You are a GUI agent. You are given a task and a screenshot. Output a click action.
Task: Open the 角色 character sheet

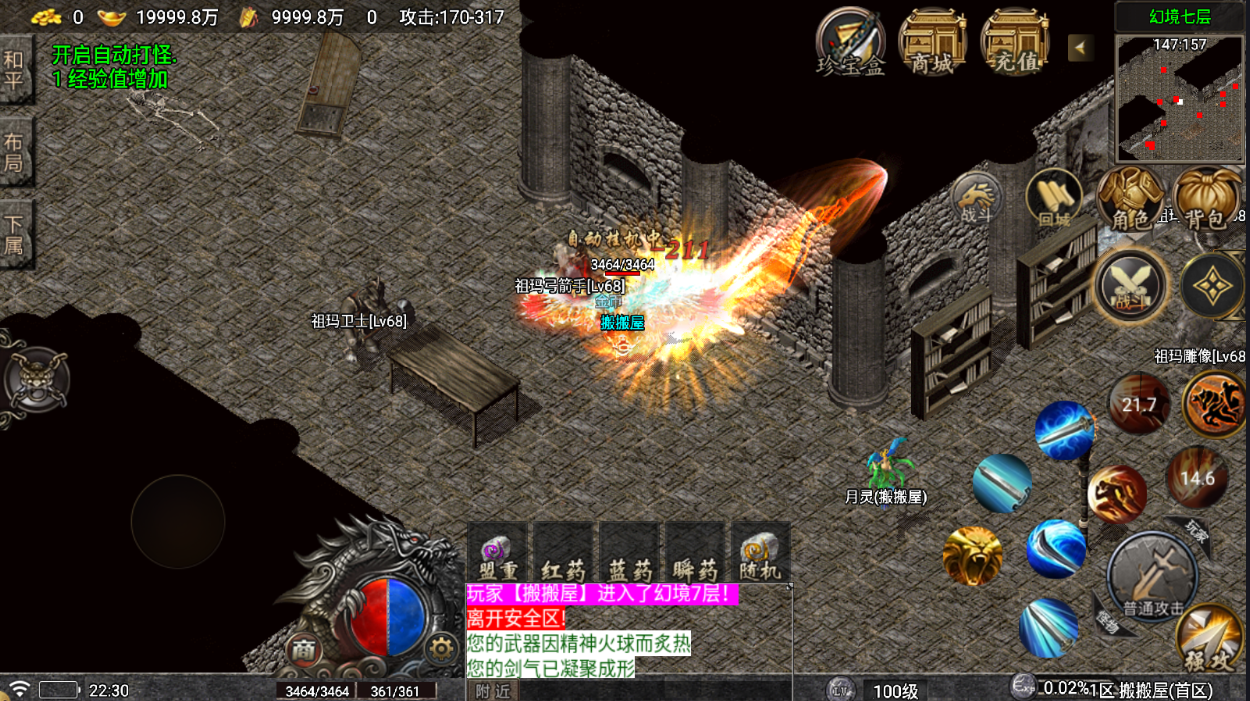tap(1130, 199)
